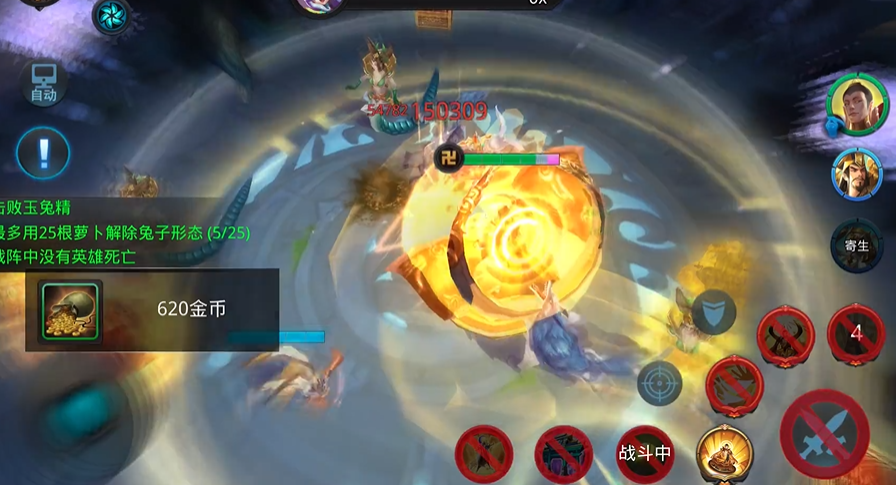
Task: Switch to the blue-ringed armored hero portrait
Action: tap(856, 174)
